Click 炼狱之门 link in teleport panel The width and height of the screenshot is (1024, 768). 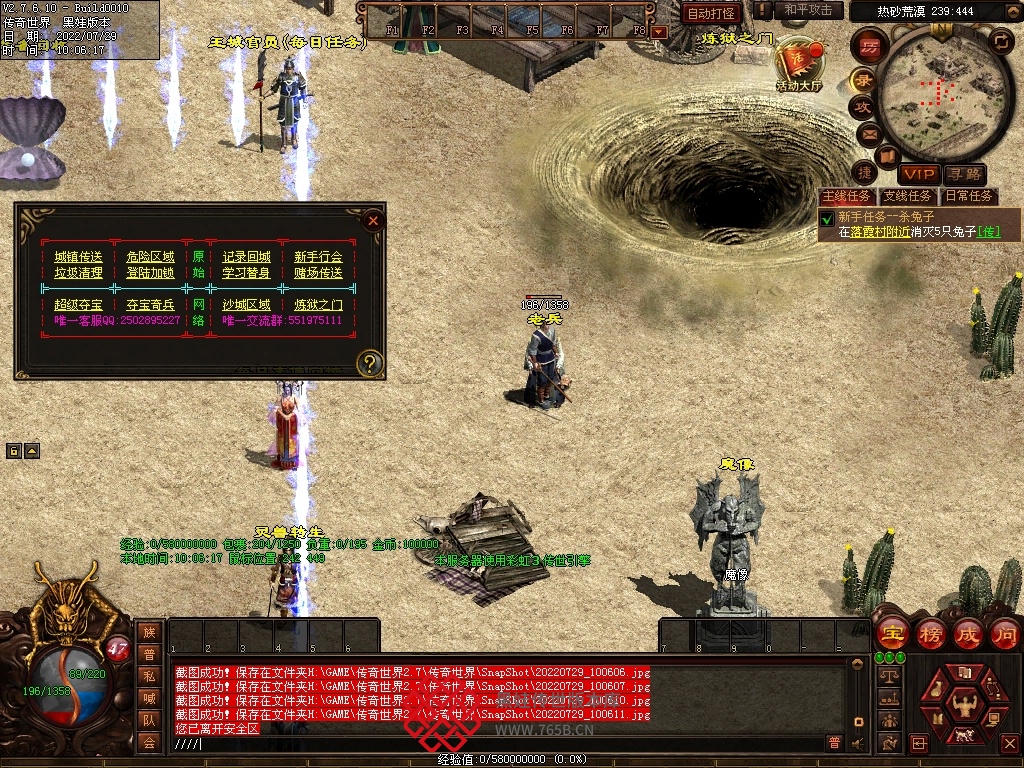point(318,305)
